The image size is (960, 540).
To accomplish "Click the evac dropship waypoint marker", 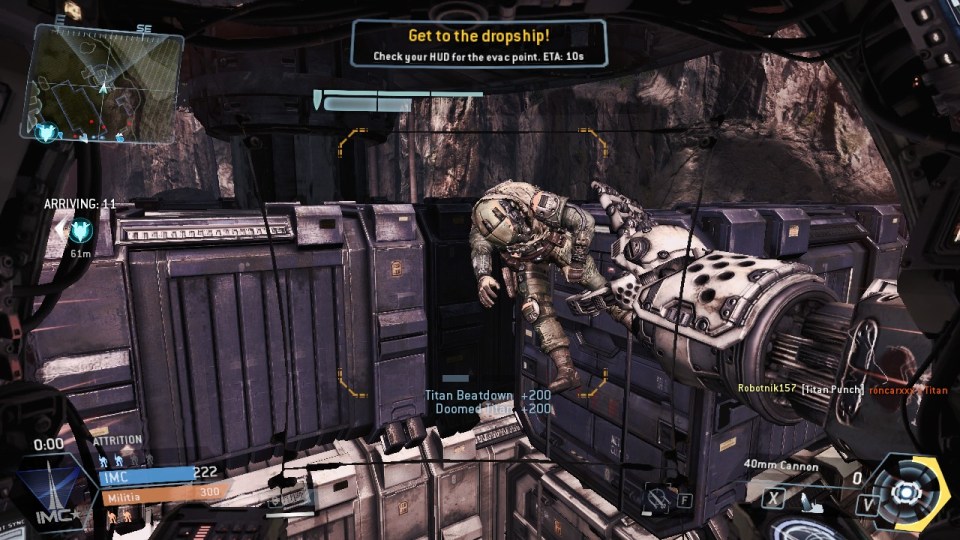I will coord(79,231).
